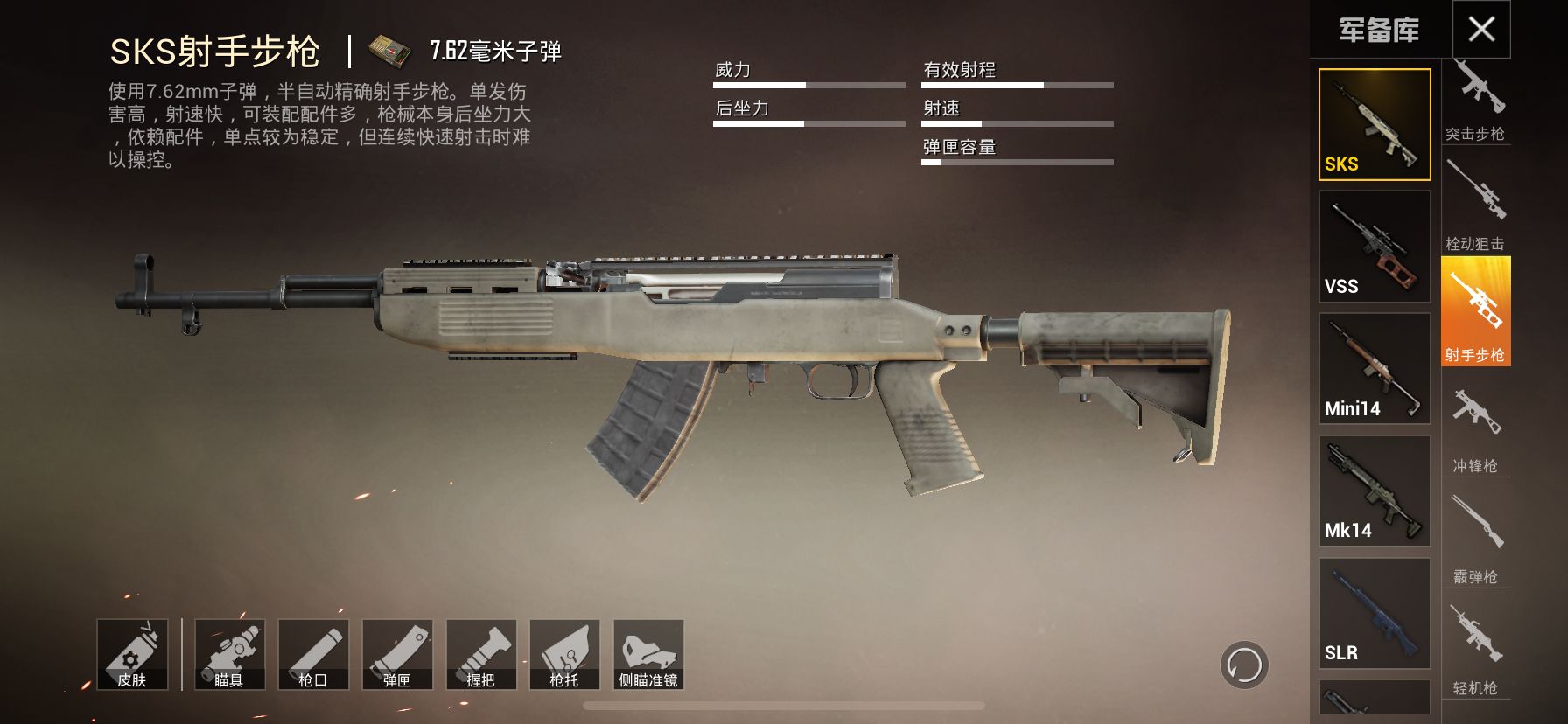
Task: Select the 弹匣 magazine attachment slot
Action: pos(399,656)
